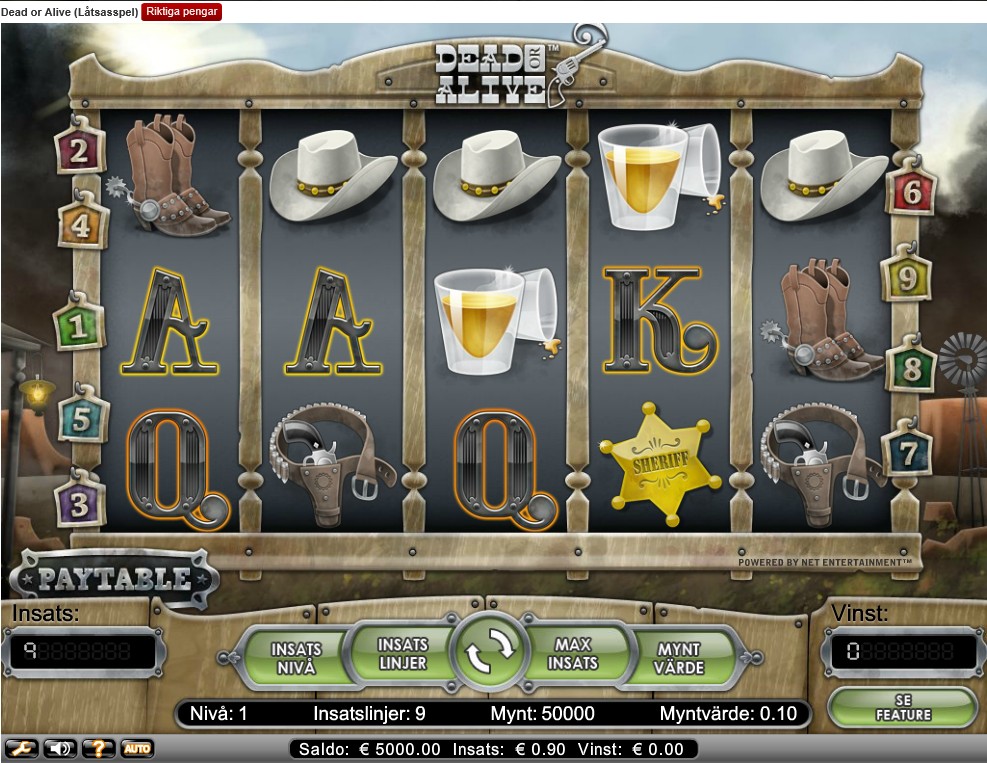Select the yellow payline tag 9
Viewport: 987px width, 763px height.
point(907,278)
